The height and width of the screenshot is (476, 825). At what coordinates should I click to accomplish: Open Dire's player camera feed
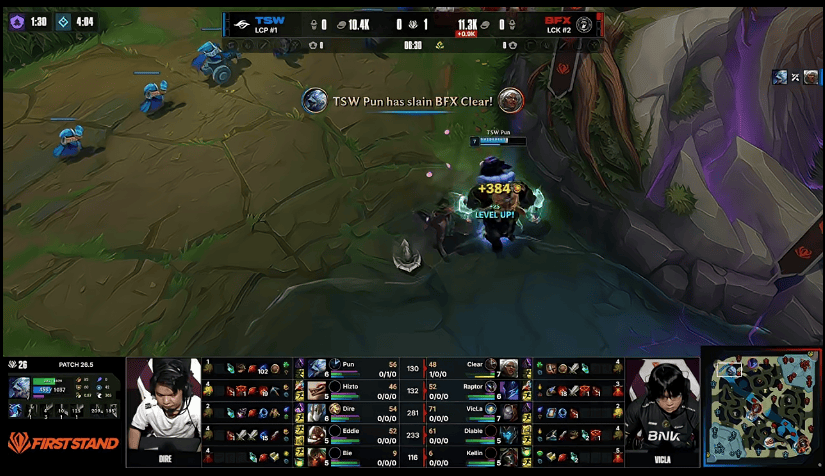coord(163,410)
